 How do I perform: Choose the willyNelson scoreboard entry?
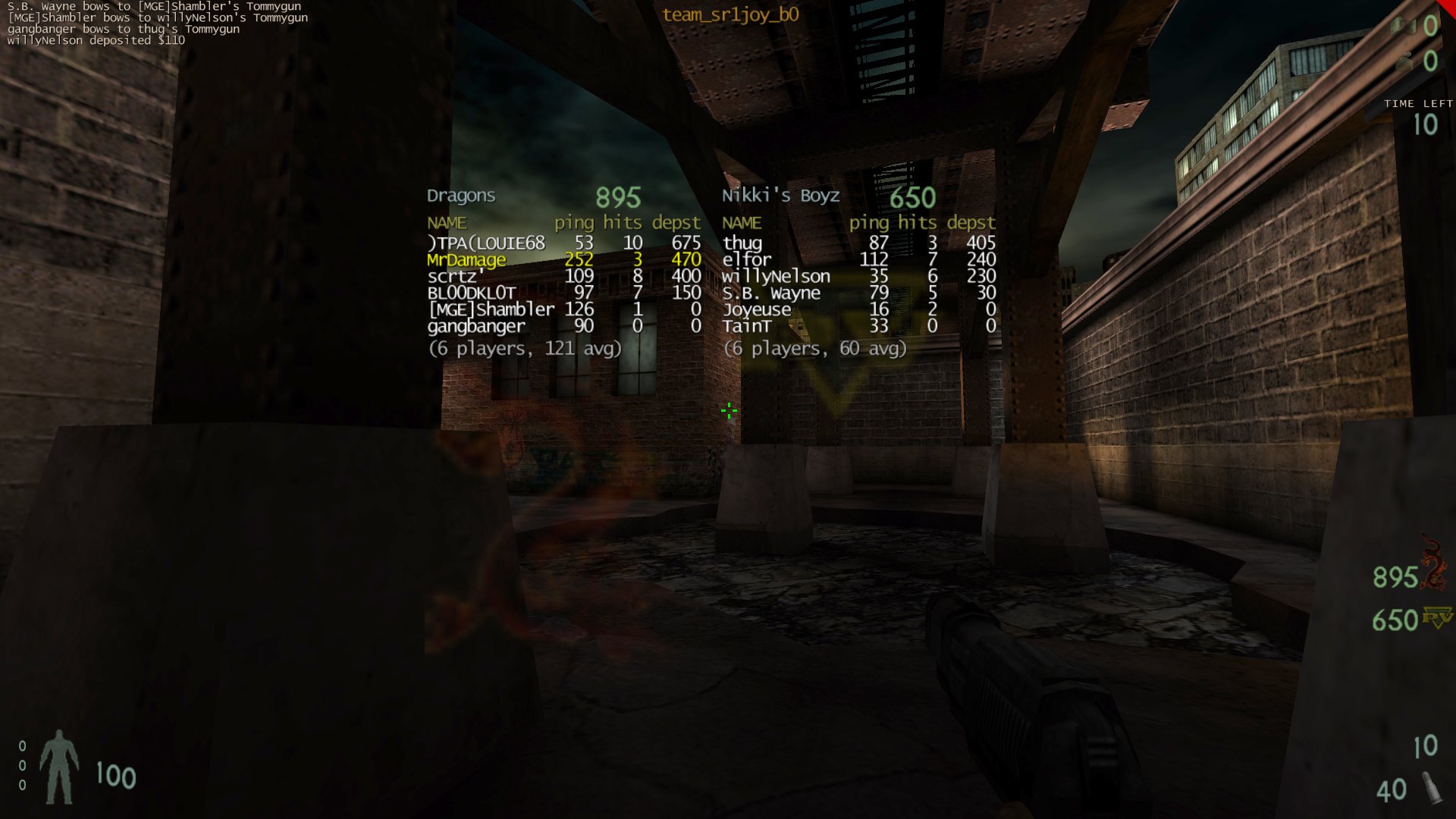(776, 277)
